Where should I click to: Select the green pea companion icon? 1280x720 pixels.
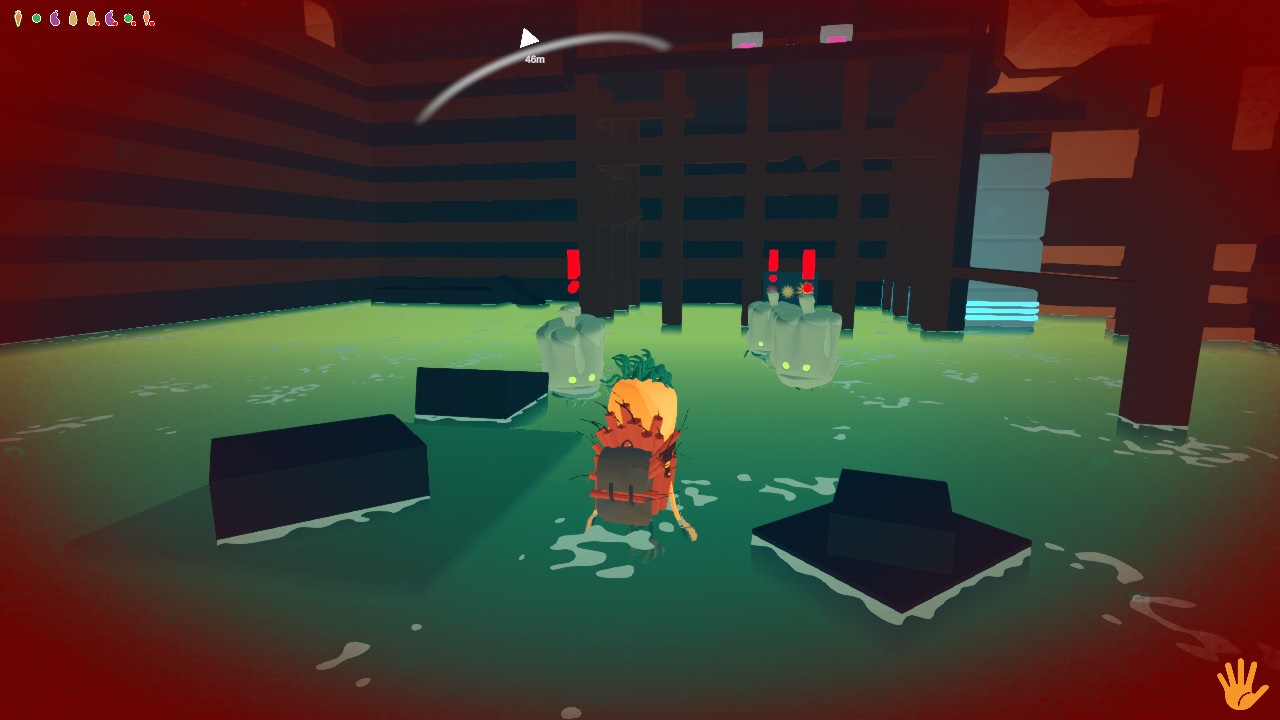36,17
